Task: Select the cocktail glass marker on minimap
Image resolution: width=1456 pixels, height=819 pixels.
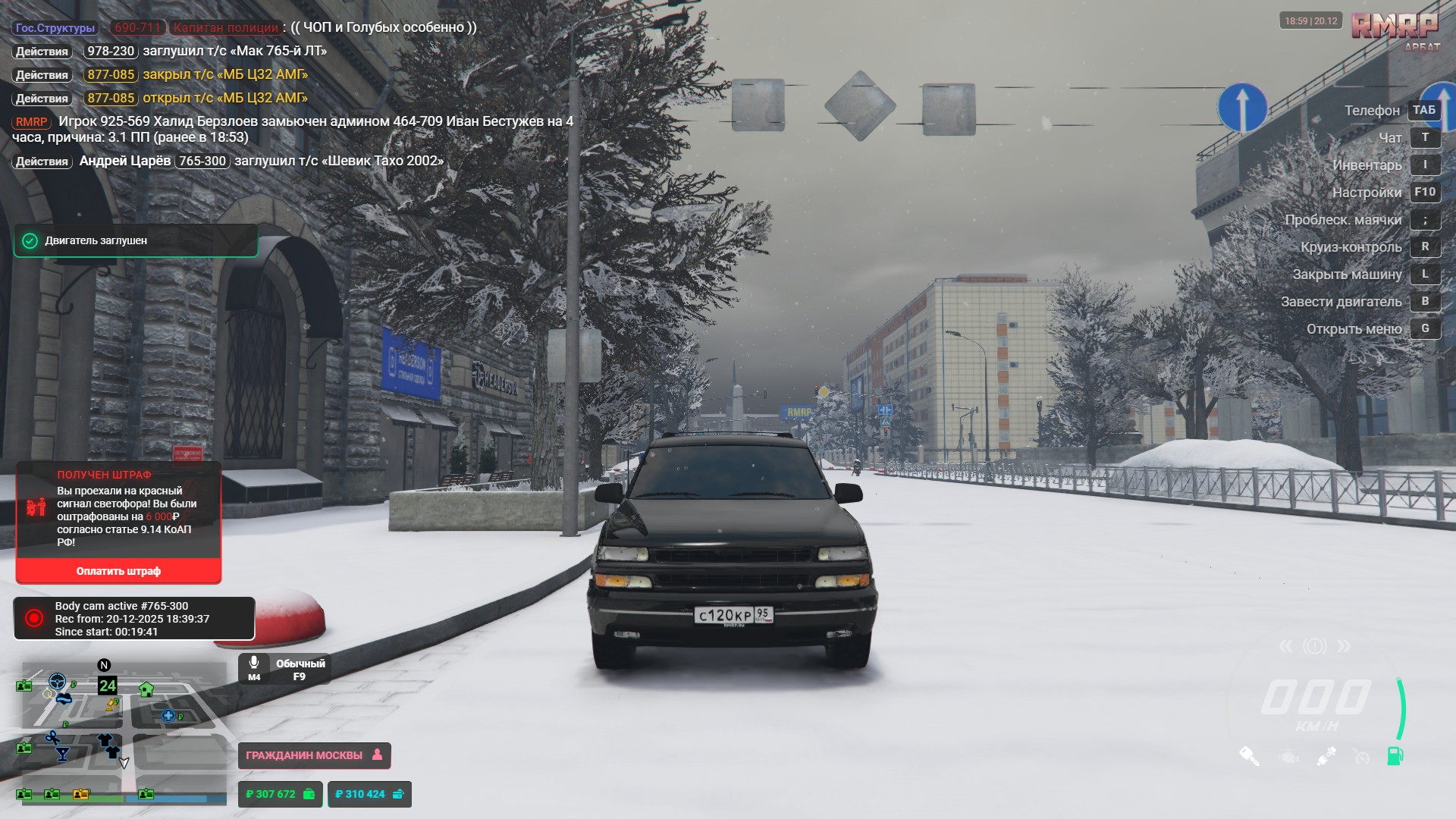Action: 63,754
